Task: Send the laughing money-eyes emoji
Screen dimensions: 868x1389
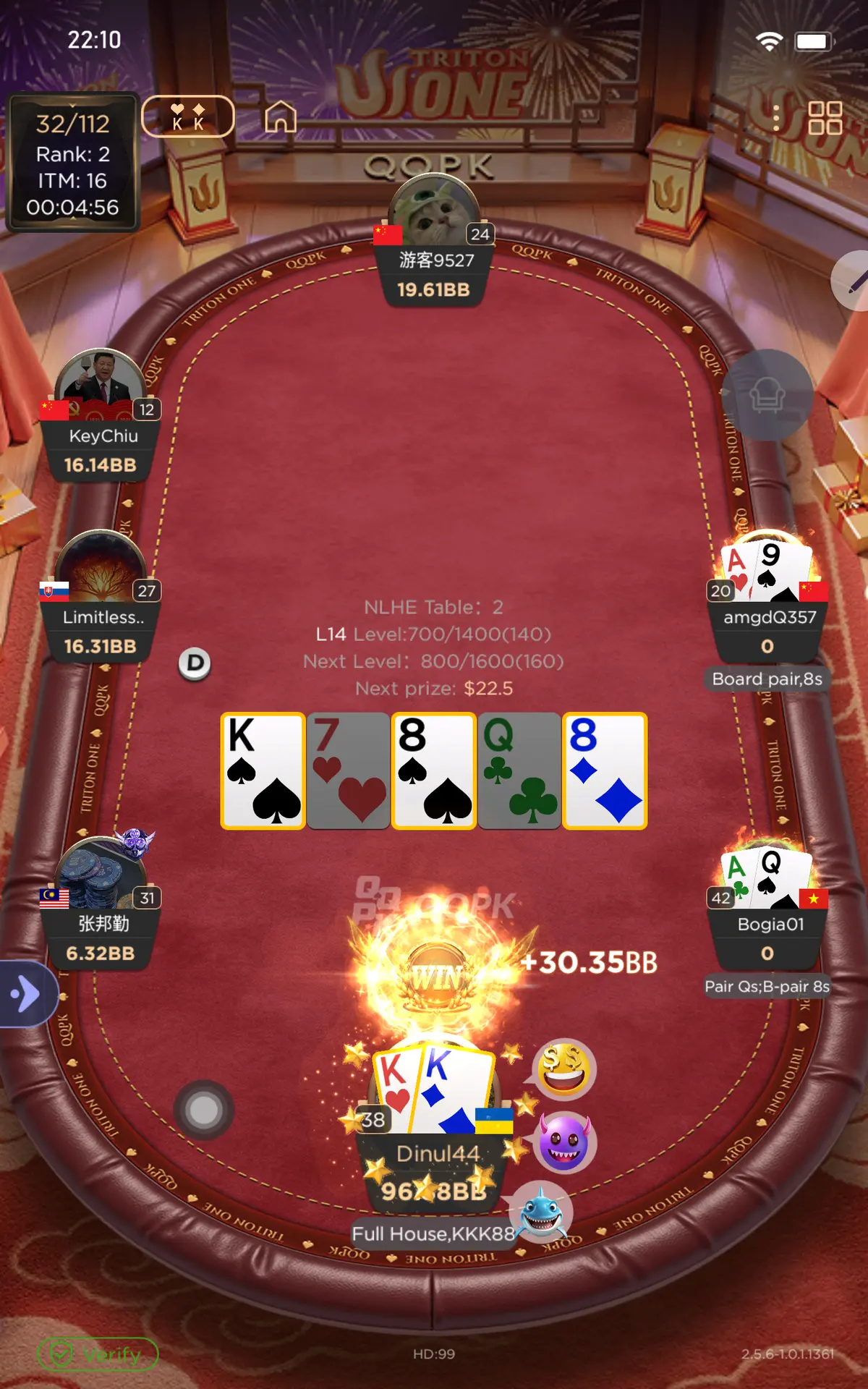Action: point(564,1069)
